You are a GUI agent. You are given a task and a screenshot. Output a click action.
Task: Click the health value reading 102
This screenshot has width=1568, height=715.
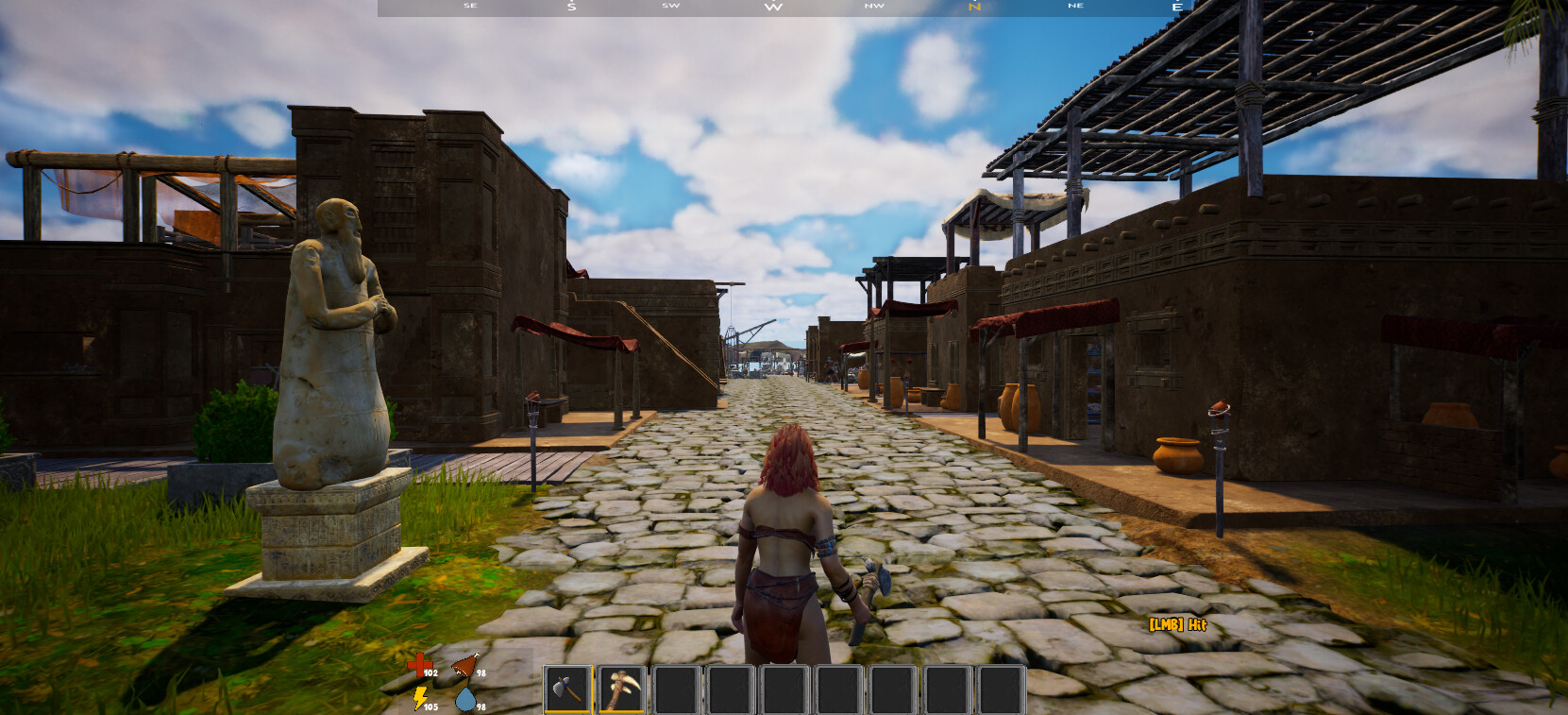pos(430,672)
